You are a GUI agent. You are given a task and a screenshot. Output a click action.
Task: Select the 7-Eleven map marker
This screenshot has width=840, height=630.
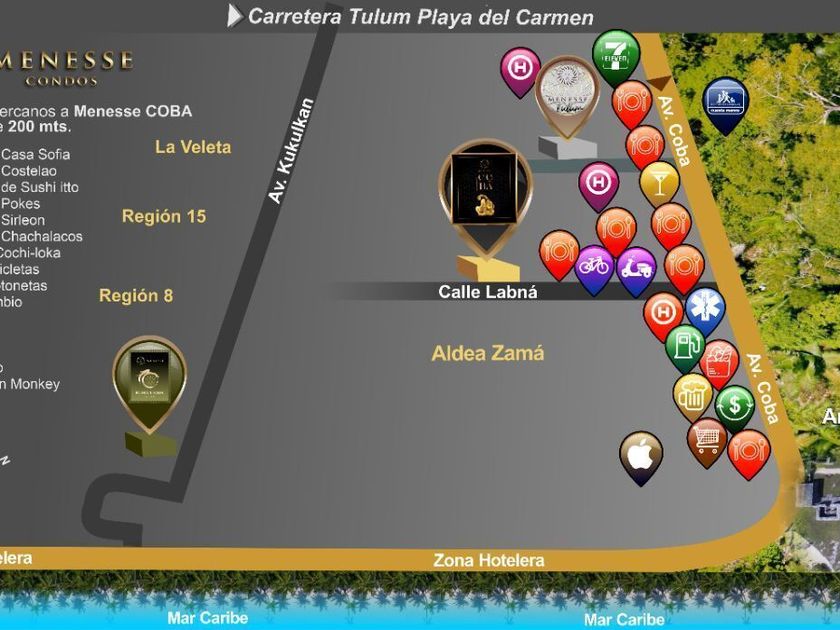pyautogui.click(x=615, y=53)
